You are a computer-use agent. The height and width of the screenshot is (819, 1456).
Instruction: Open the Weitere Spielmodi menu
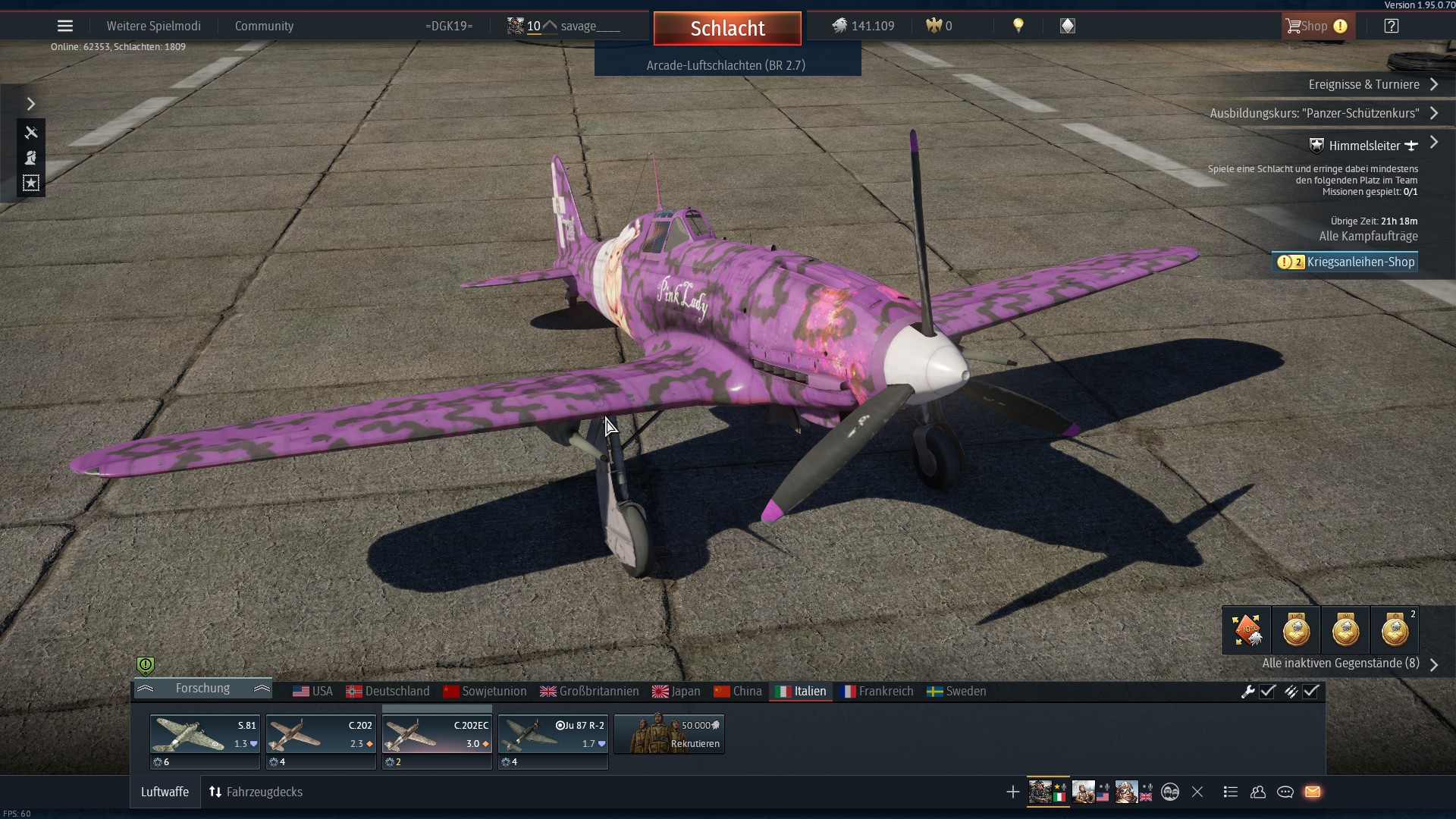pos(153,26)
